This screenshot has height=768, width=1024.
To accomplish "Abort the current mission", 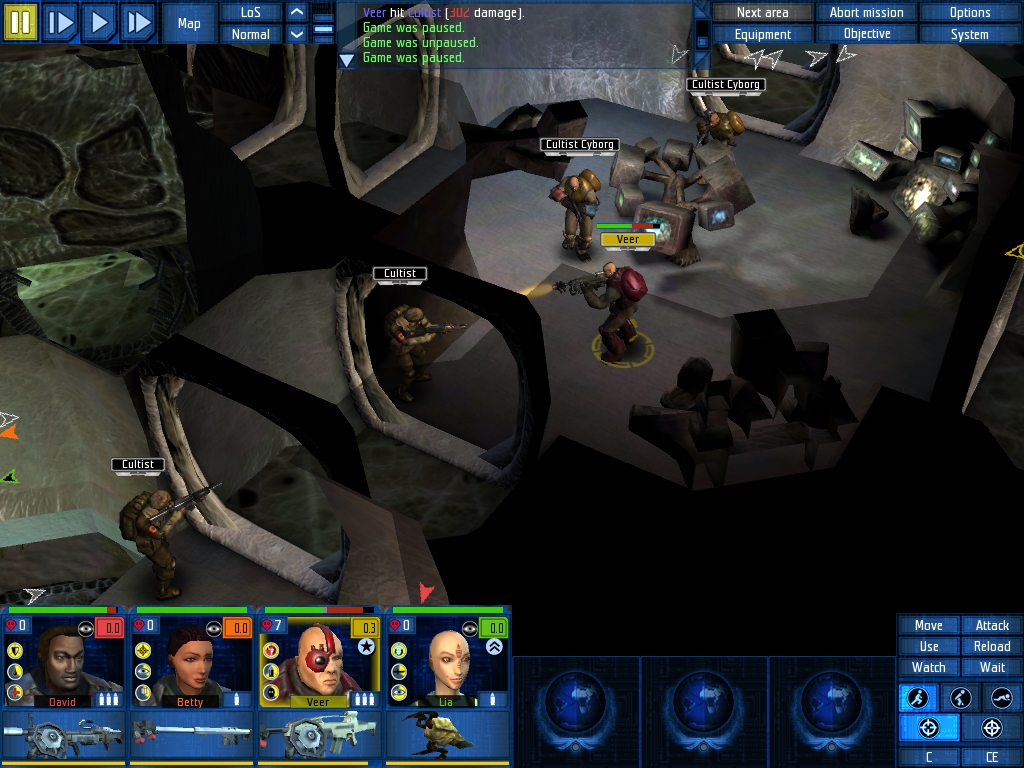I will pos(866,12).
